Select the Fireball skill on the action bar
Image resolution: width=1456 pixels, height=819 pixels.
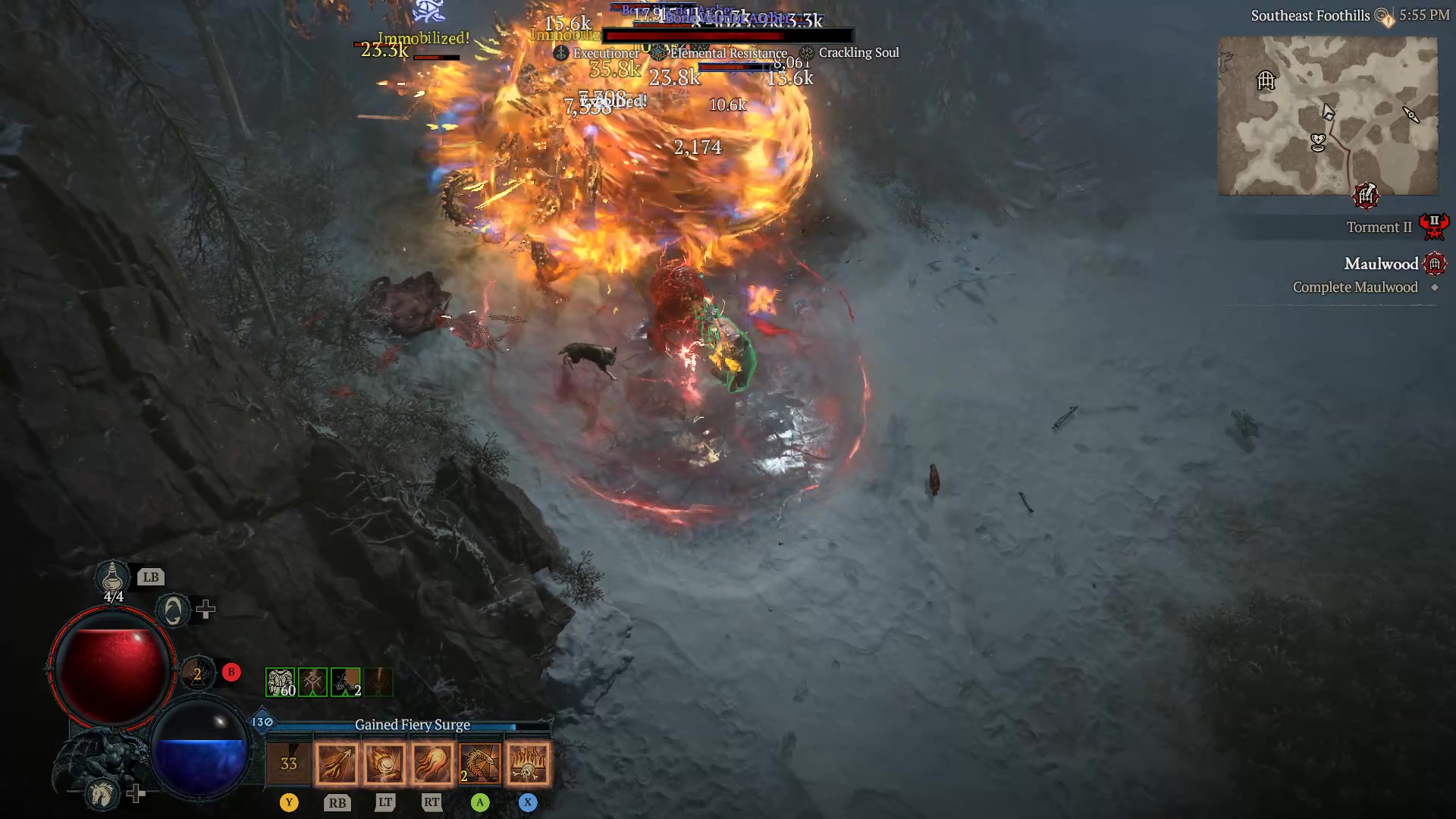coord(386,762)
